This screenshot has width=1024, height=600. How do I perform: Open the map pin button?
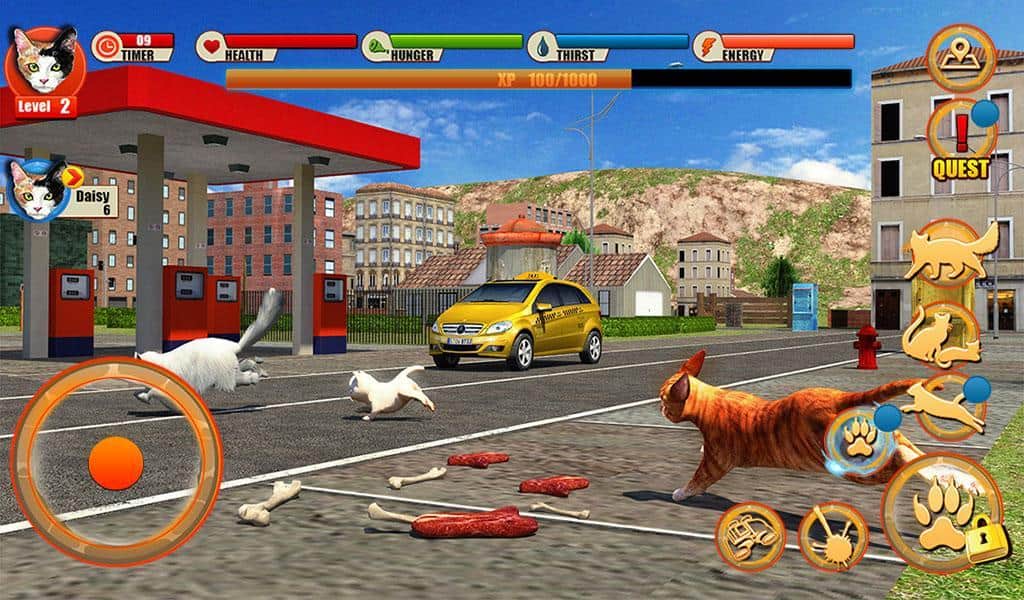960,57
